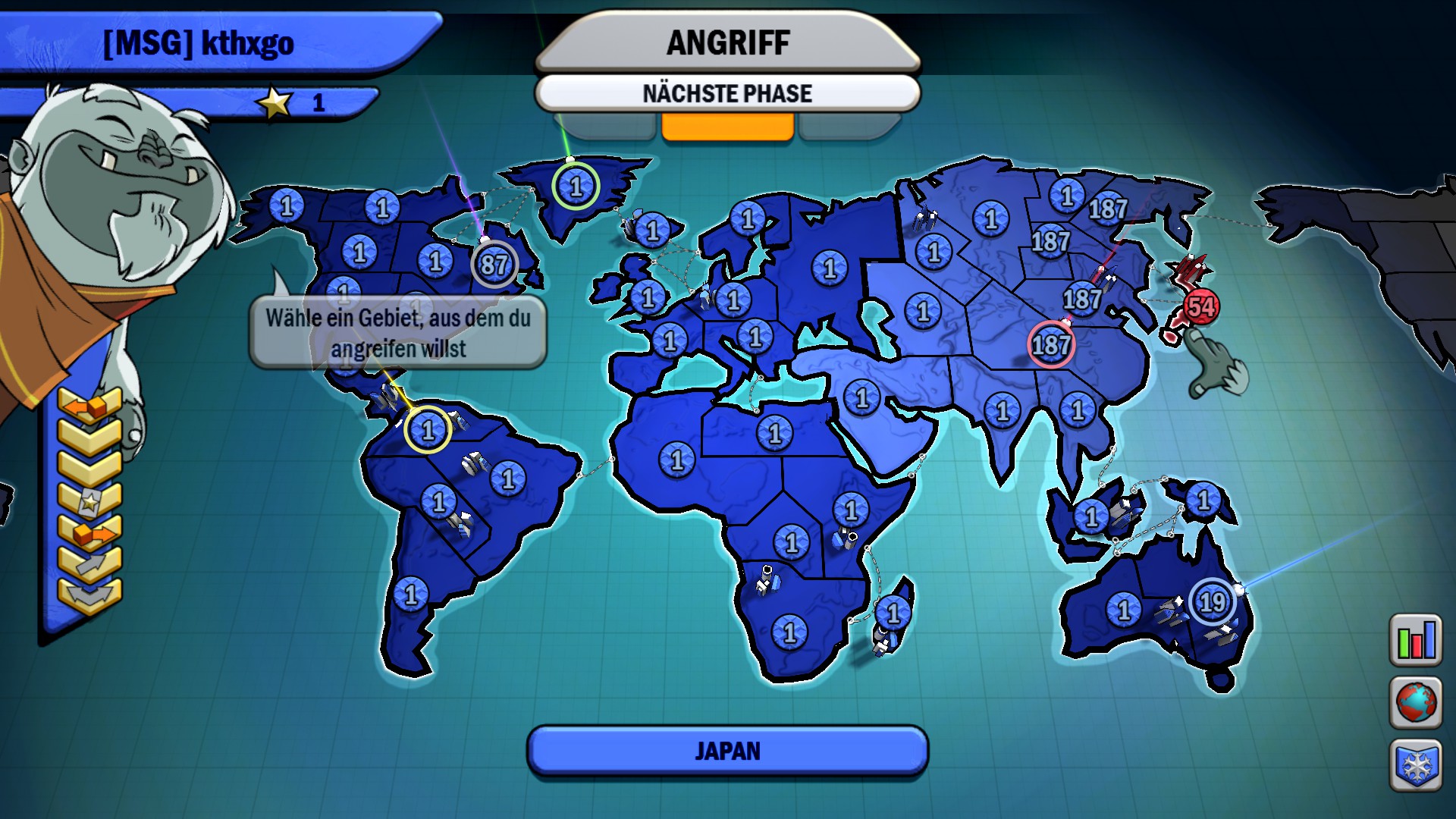
Task: Select the green-circled Greenland territory
Action: coord(576,184)
